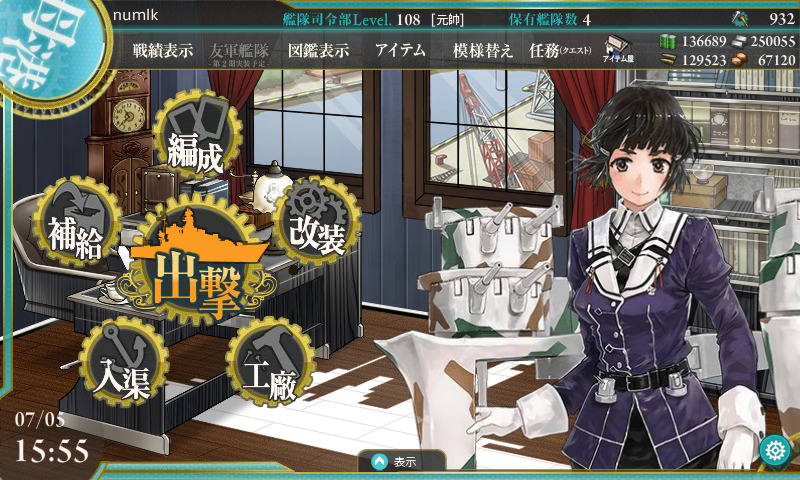800x480 pixels.
Task: Show 戦績表示 battle records
Action: [163, 51]
